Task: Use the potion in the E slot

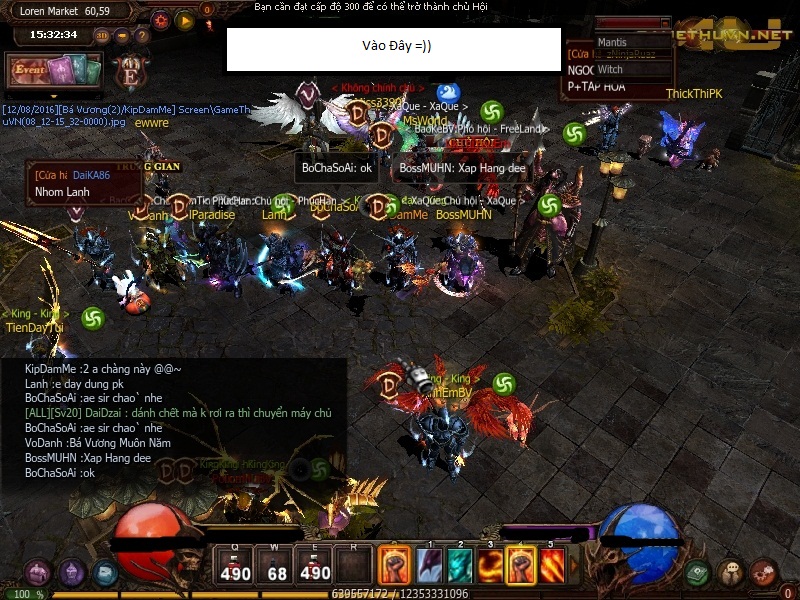Action: click(316, 566)
